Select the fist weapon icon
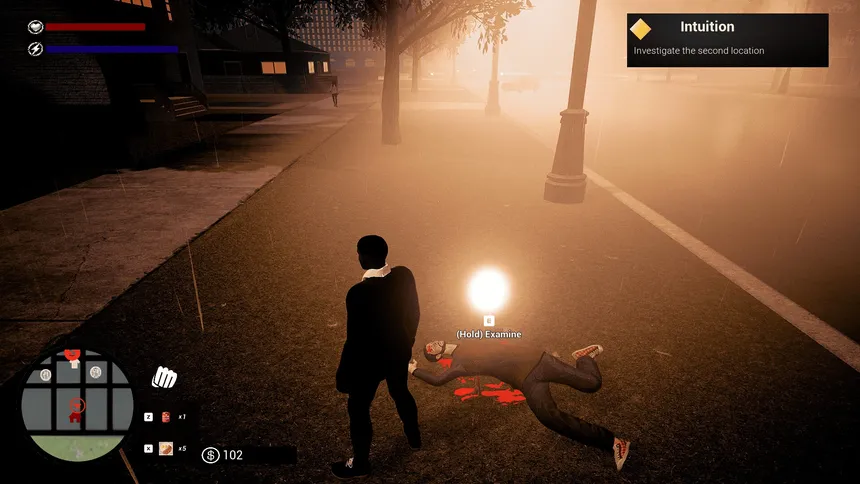This screenshot has height=484, width=860. coord(164,378)
